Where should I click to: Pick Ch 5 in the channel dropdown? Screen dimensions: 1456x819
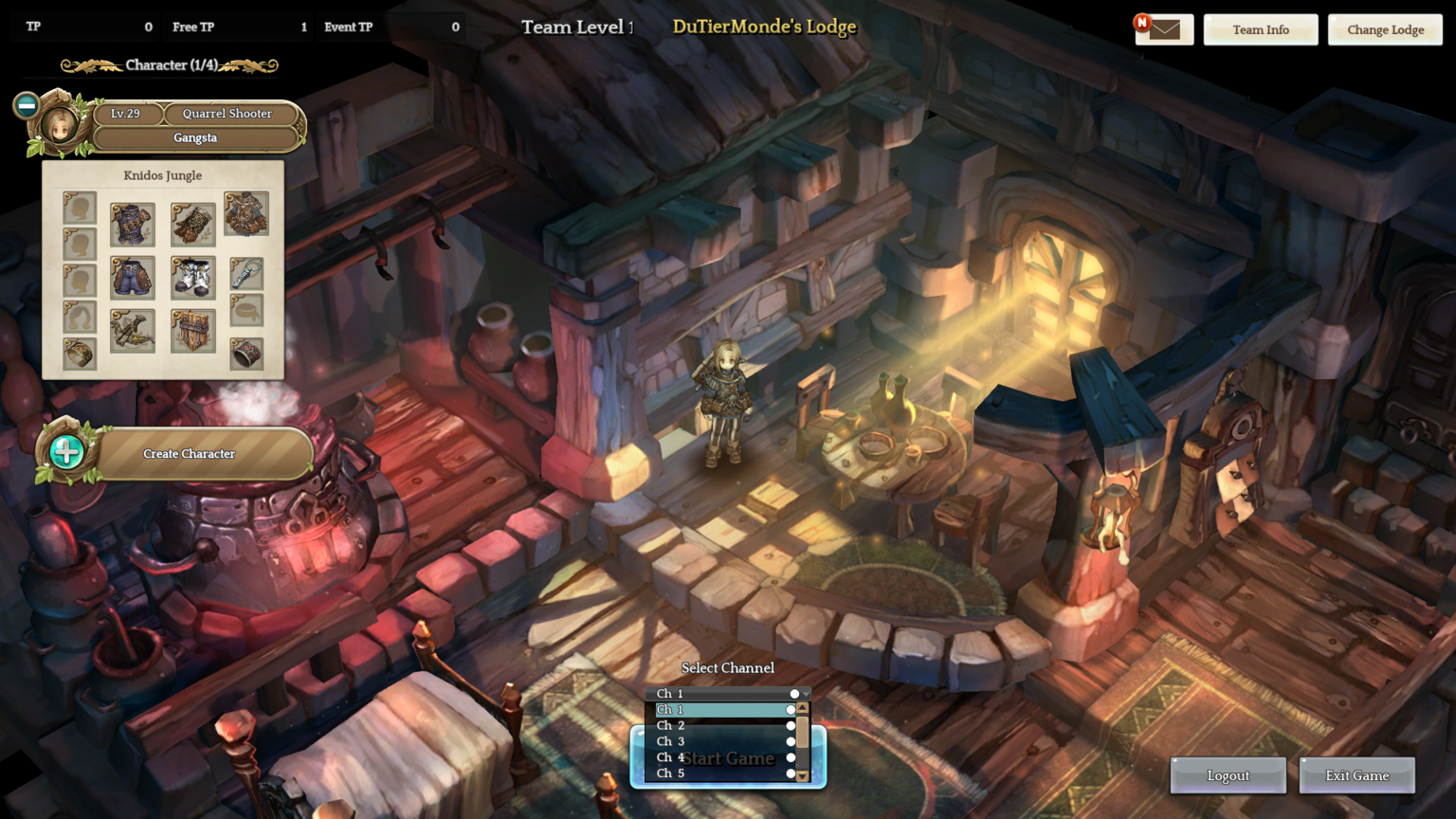pyautogui.click(x=720, y=773)
